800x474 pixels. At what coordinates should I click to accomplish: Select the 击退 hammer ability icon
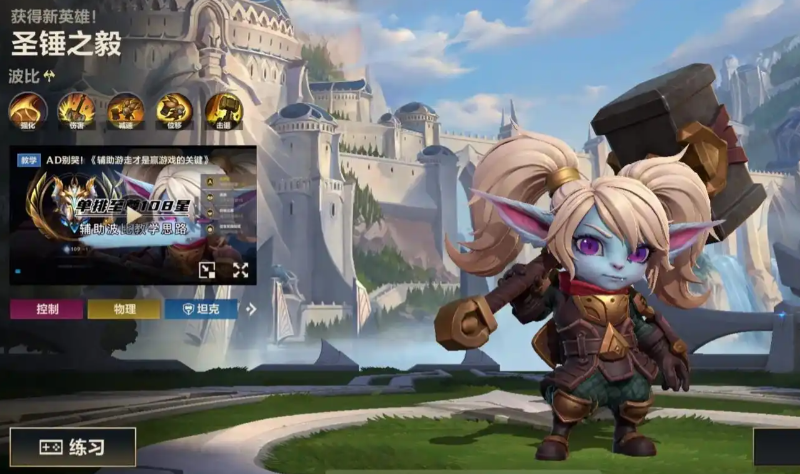(223, 110)
